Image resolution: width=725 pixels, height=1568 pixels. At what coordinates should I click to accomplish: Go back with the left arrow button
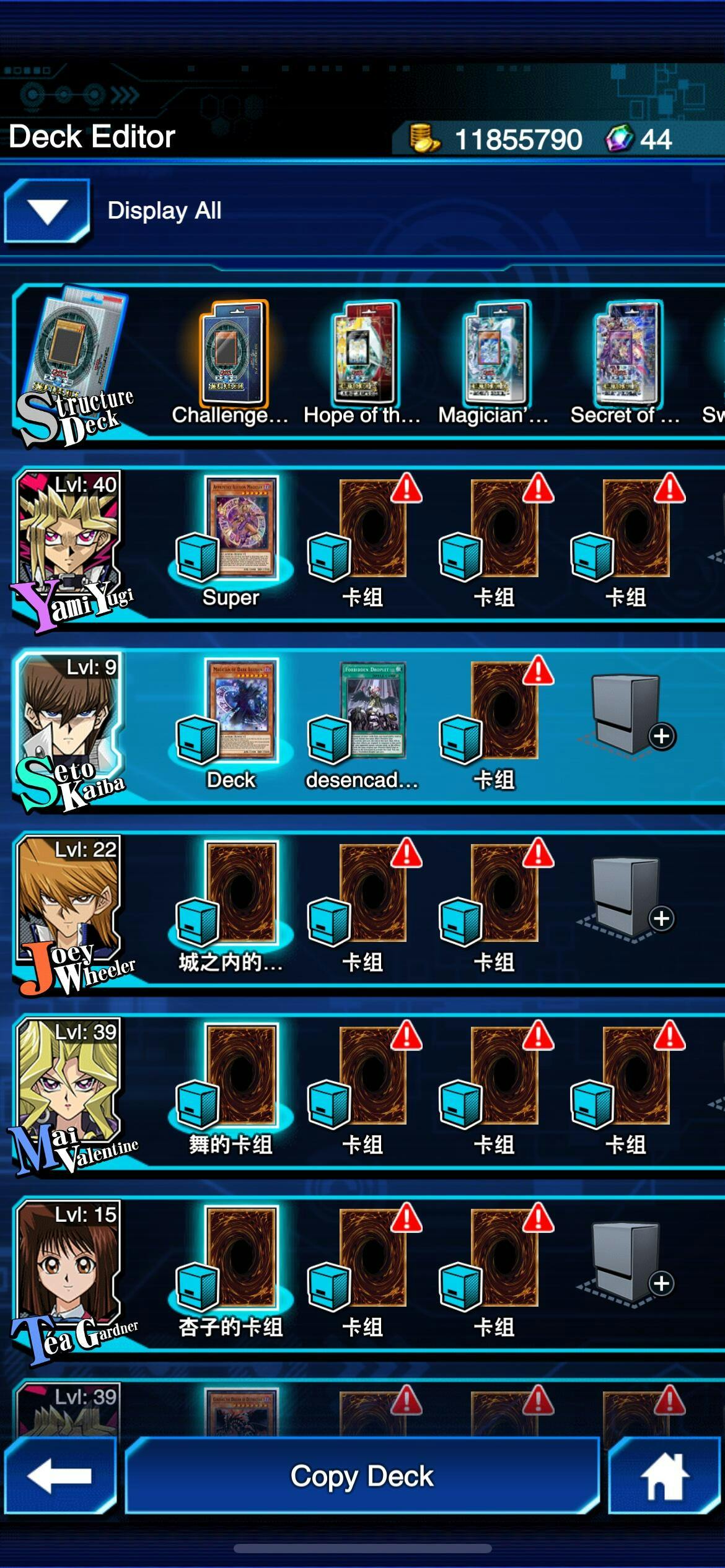coord(60,1476)
